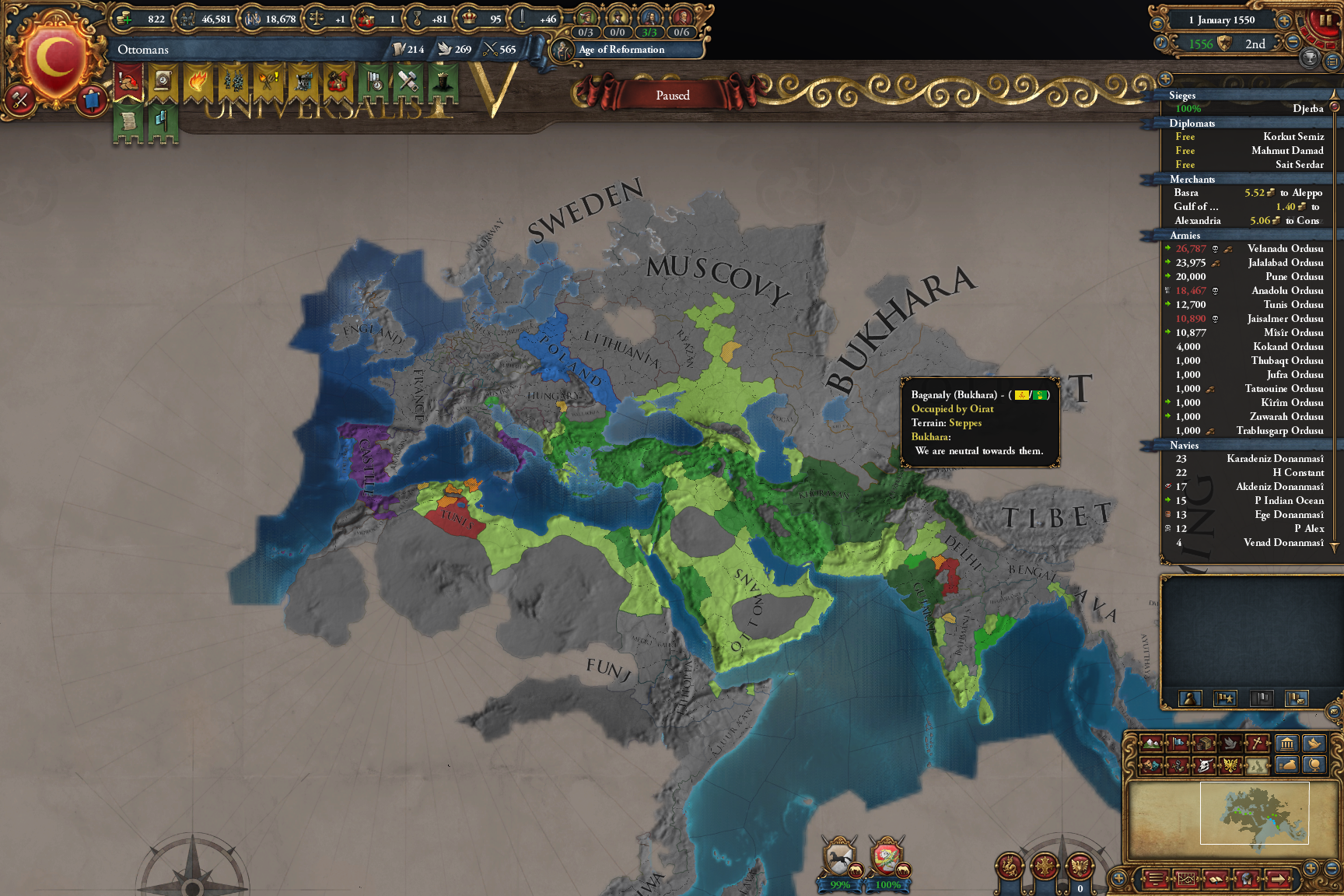This screenshot has height=896, width=1344.
Task: Switch to the trade goods map mode
Action: click(x=1204, y=744)
